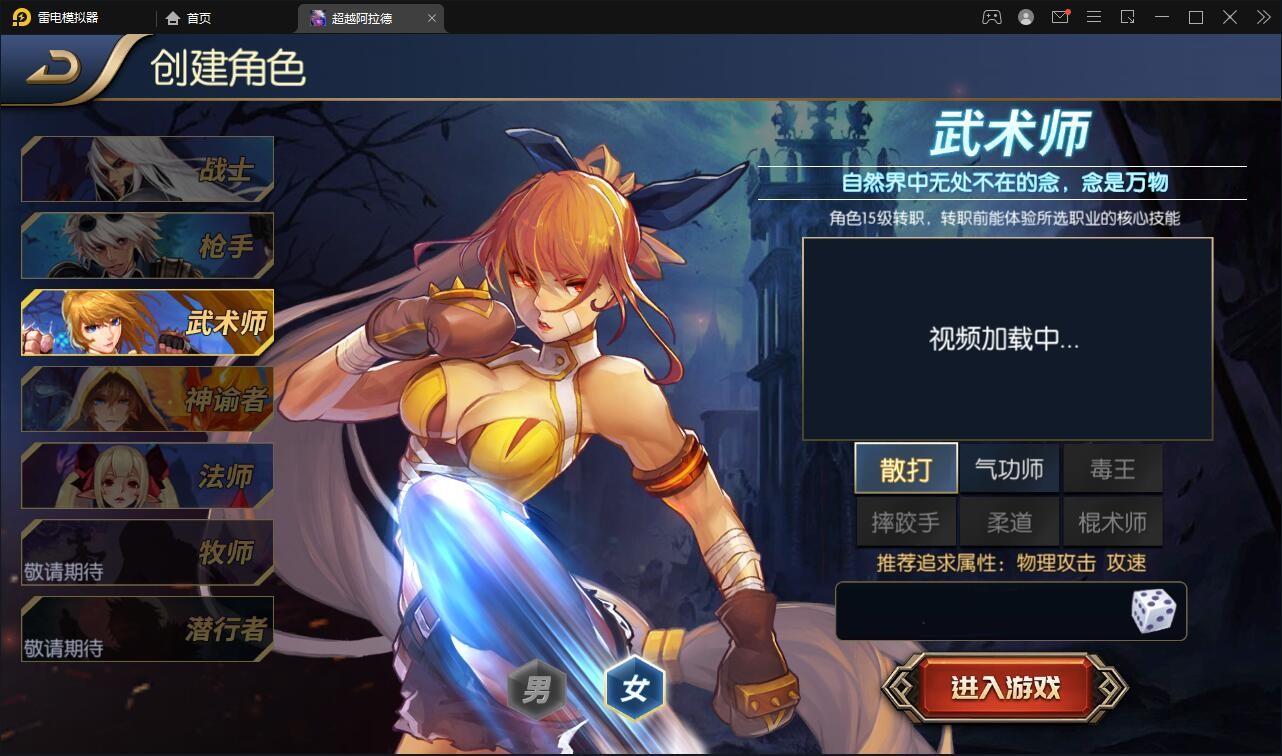This screenshot has width=1282, height=756.
Task: Select the 法师 class in the sidebar
Action: [147, 476]
